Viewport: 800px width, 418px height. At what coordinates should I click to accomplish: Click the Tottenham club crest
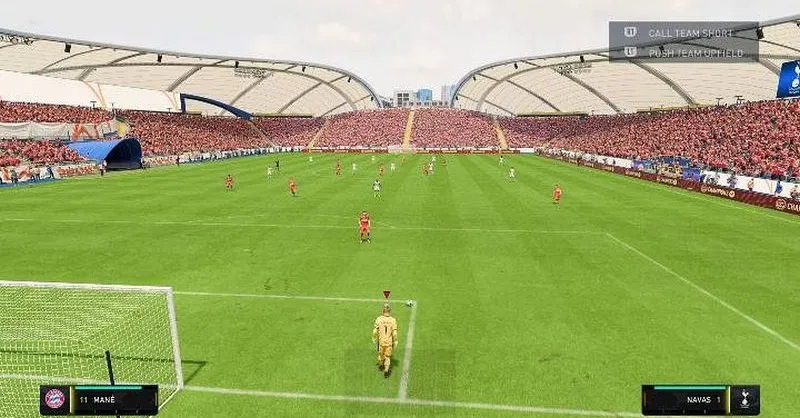point(745,400)
